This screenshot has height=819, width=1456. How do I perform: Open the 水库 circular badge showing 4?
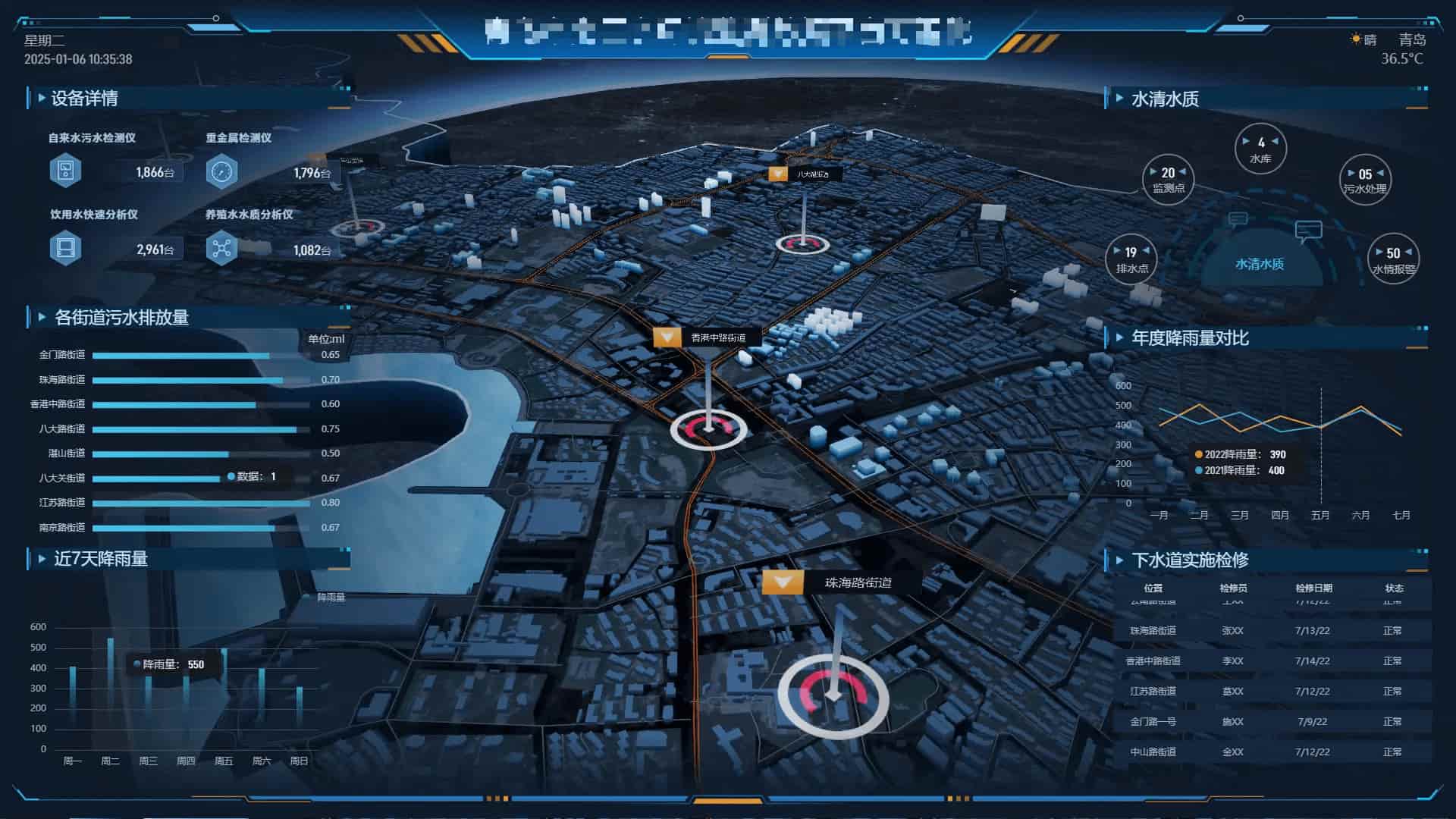(x=1260, y=149)
